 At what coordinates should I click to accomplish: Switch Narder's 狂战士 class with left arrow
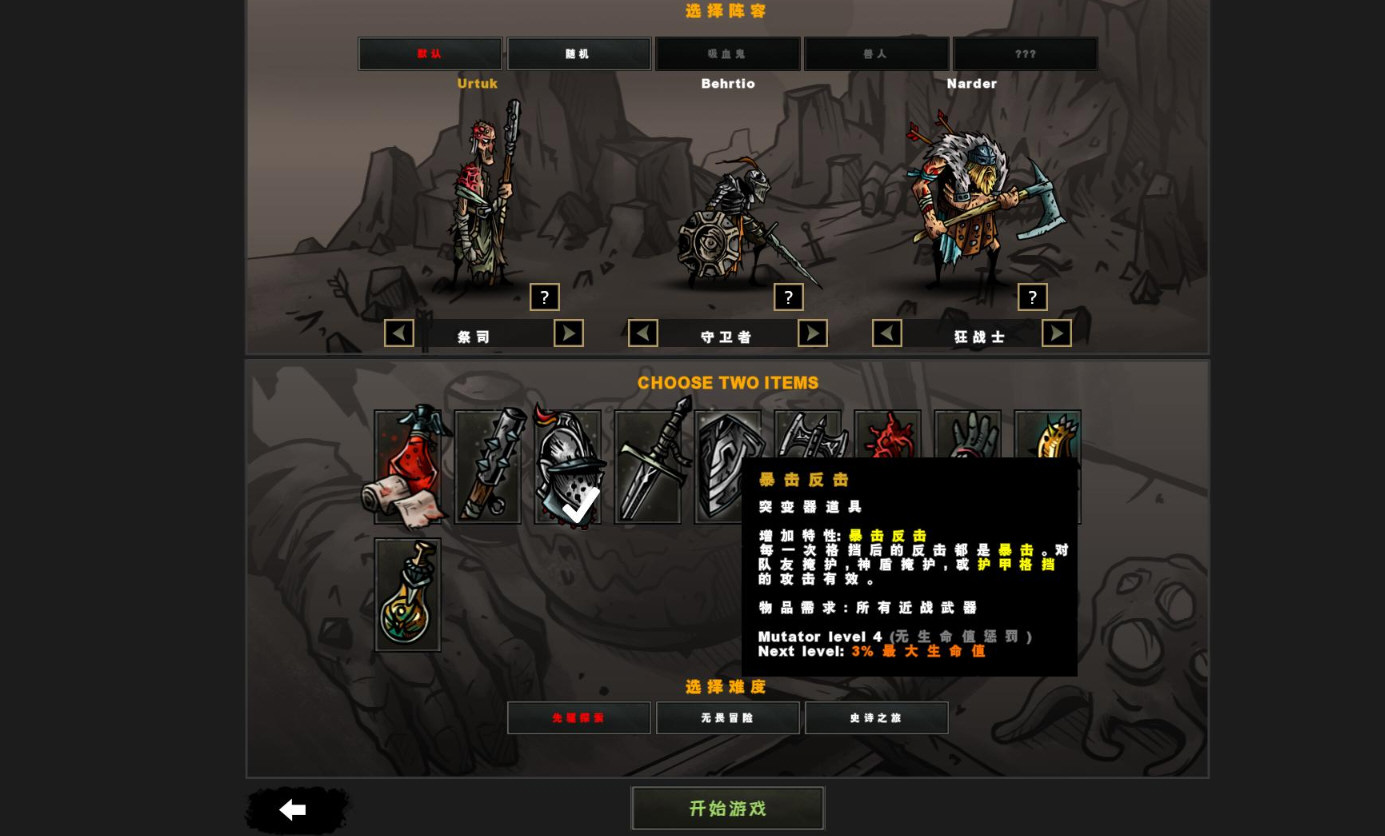(887, 333)
